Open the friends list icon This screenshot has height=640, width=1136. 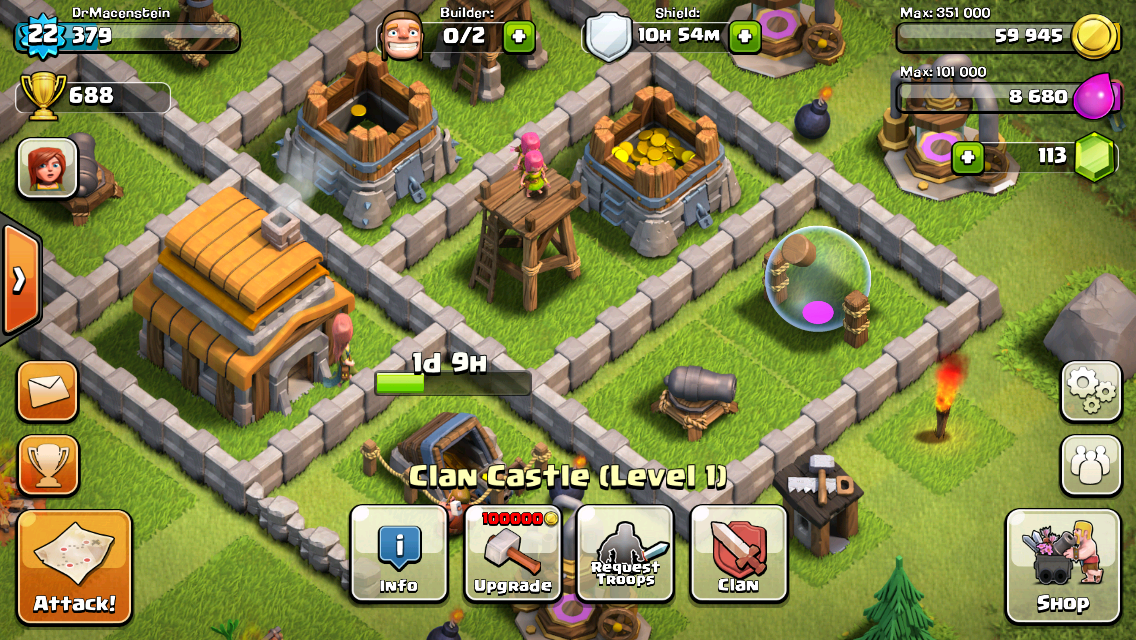coord(1091,465)
